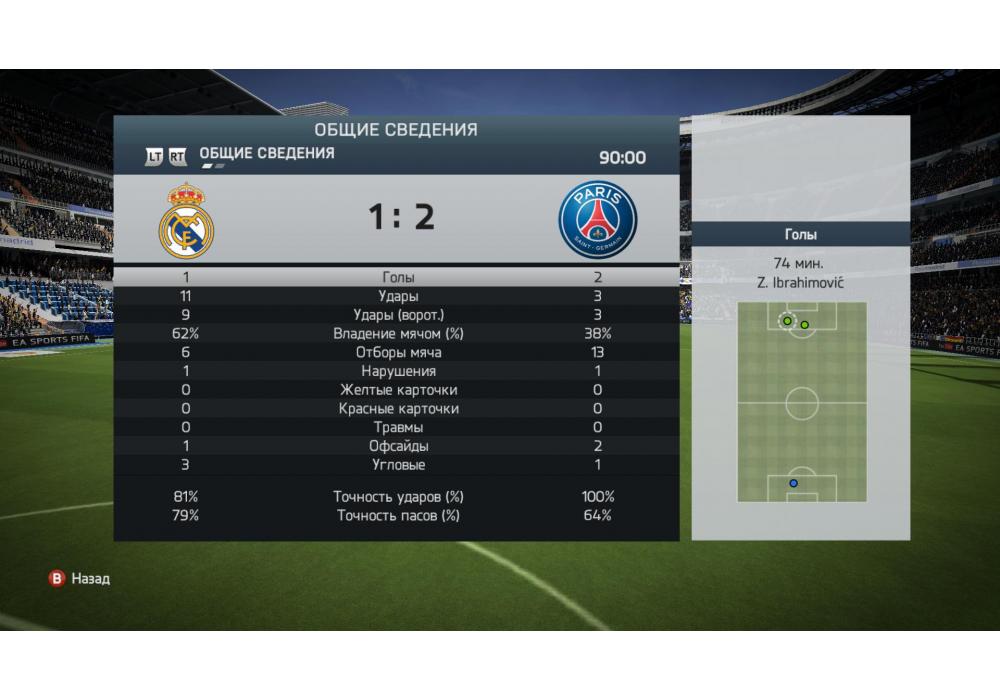Image resolution: width=1000 pixels, height=700 pixels.
Task: Open the ОБЩИЕ СВЕДЕНИЯ tab beside LT/RT
Action: (x=267, y=154)
